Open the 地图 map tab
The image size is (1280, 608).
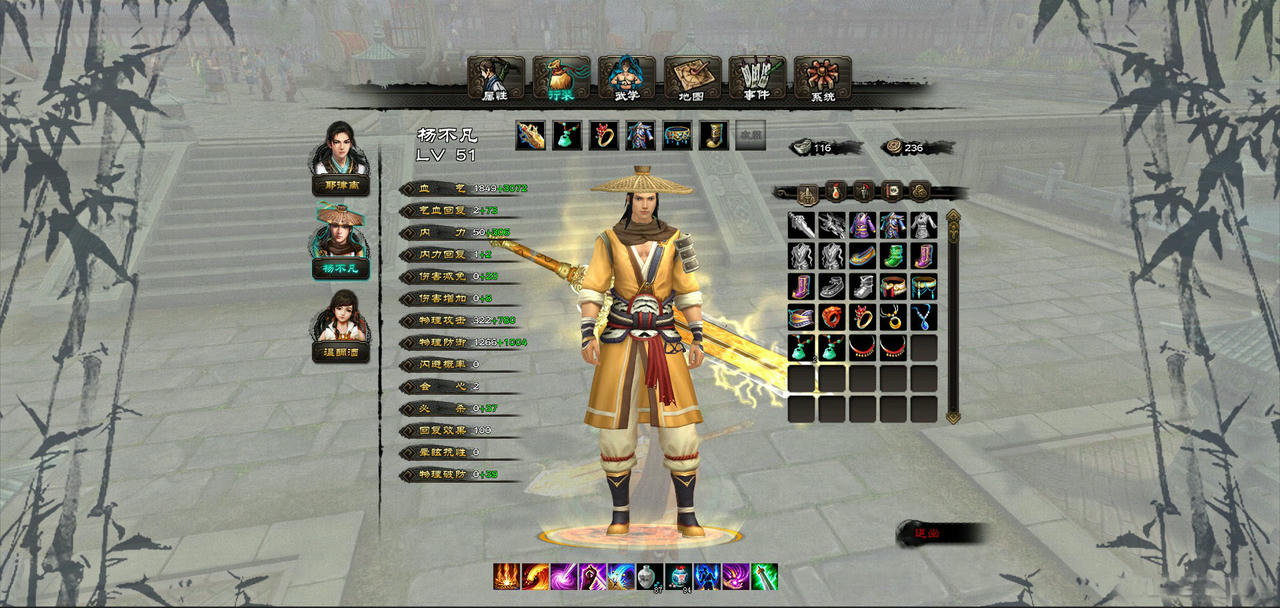point(692,78)
